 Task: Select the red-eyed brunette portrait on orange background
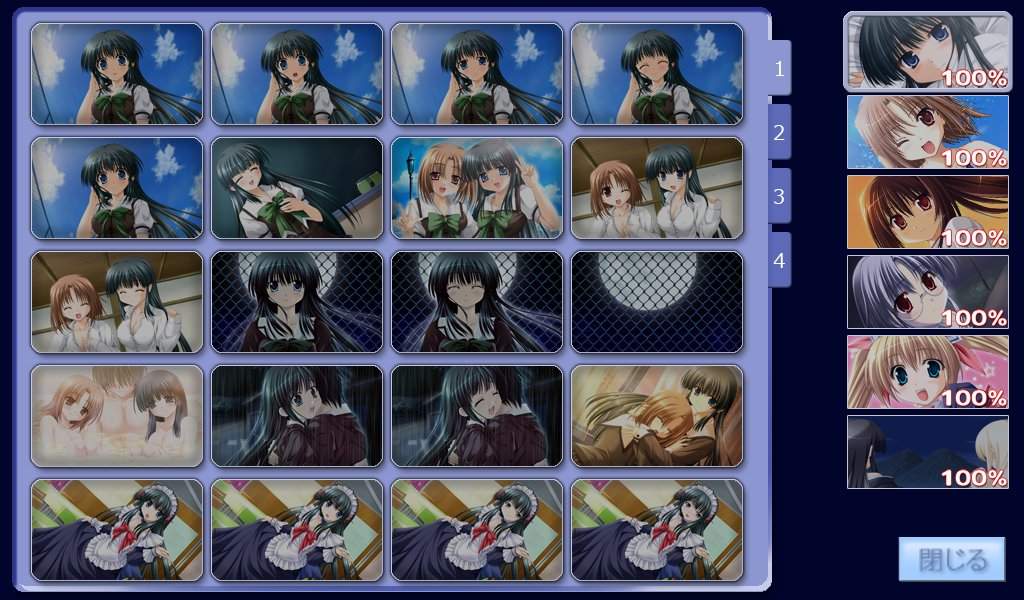coord(927,212)
